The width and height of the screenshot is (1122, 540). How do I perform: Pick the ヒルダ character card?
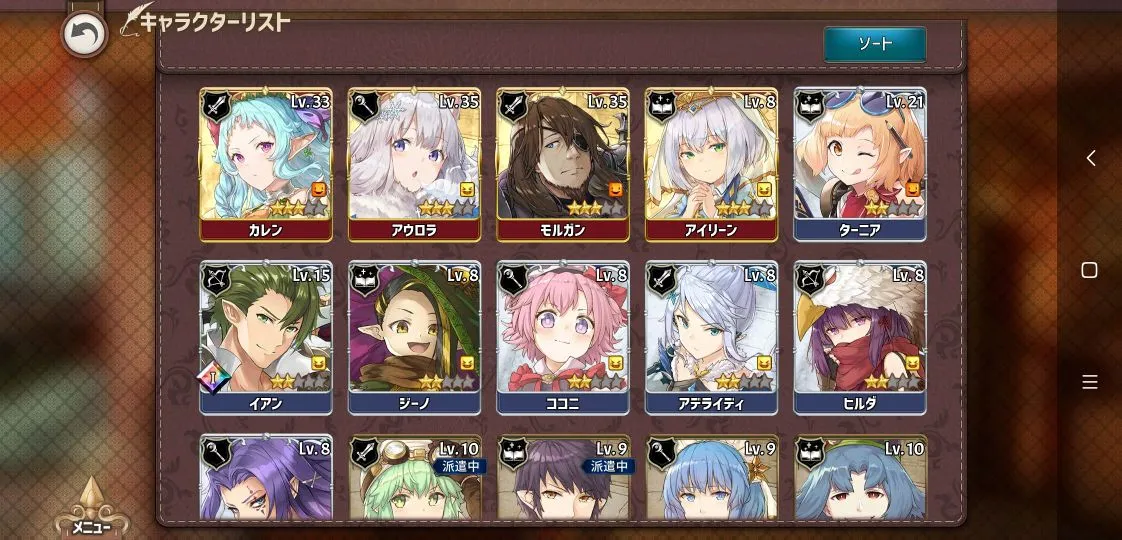(x=860, y=338)
